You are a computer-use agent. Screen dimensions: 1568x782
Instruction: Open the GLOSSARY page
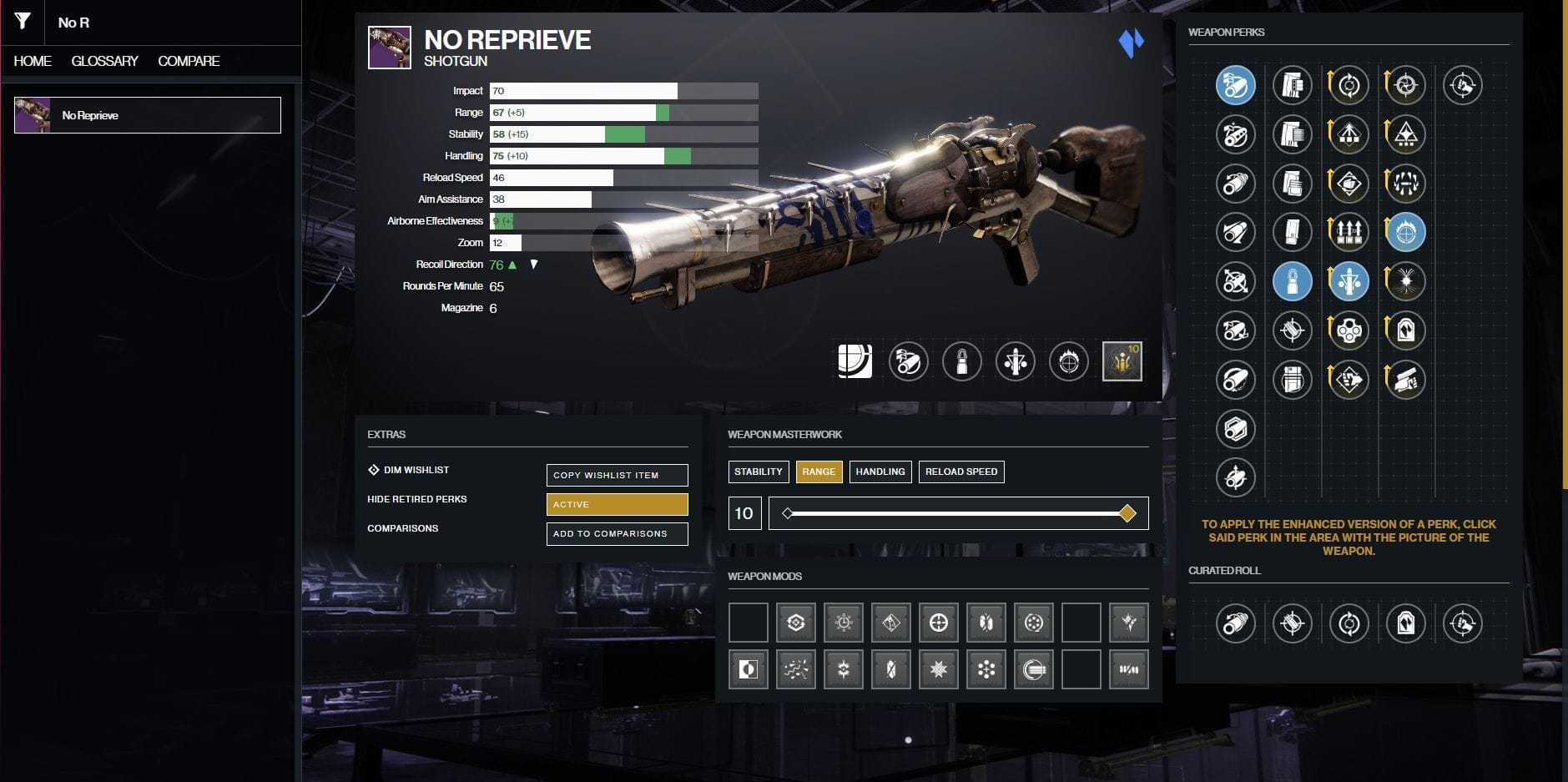tap(105, 60)
